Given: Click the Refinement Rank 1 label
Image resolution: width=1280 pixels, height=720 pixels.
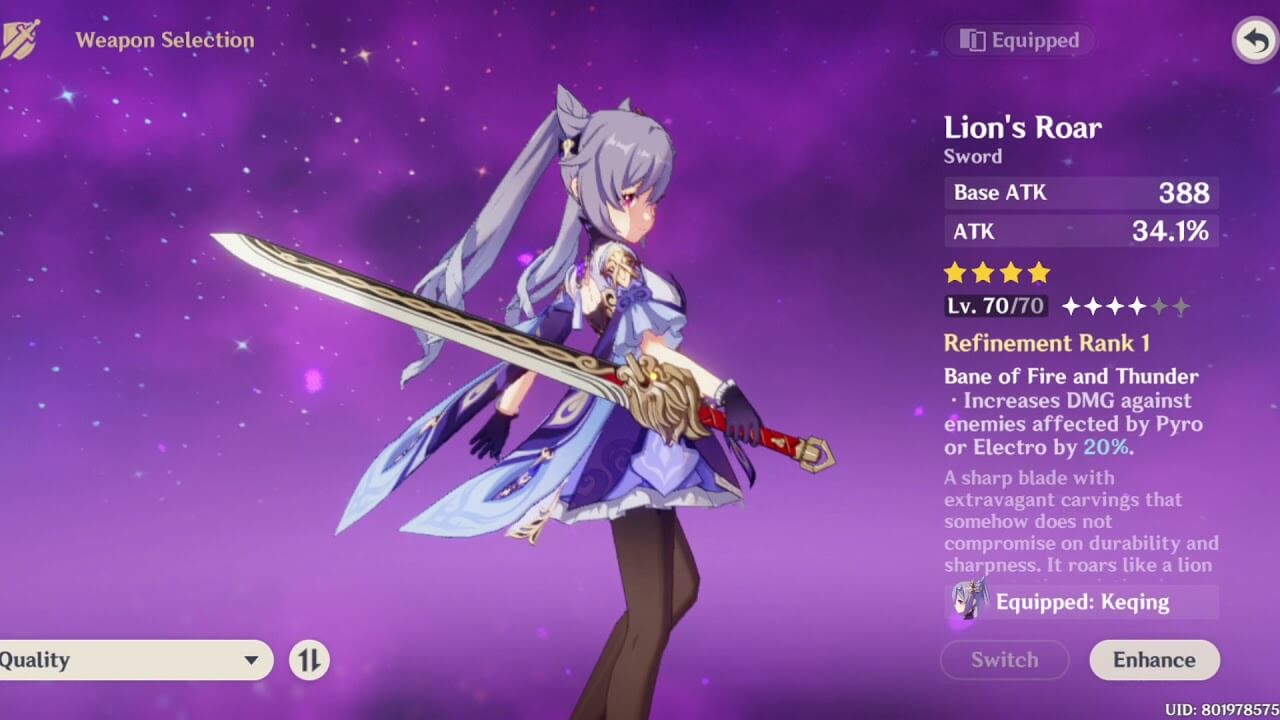Looking at the screenshot, I should (1046, 343).
